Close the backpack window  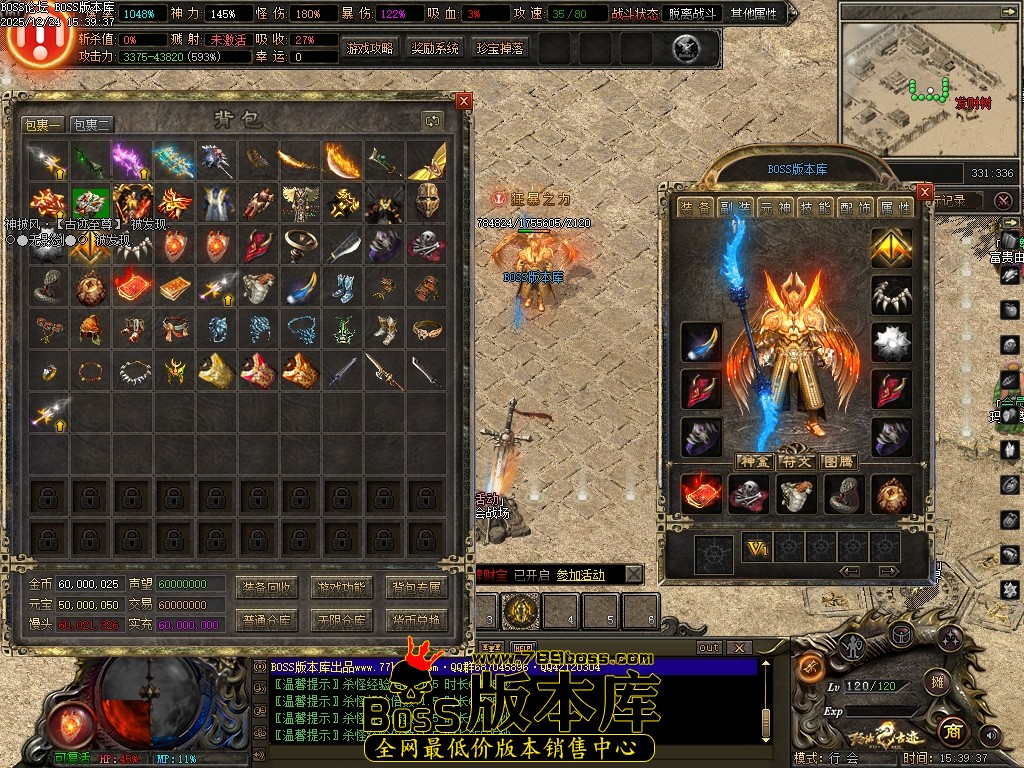(x=463, y=101)
